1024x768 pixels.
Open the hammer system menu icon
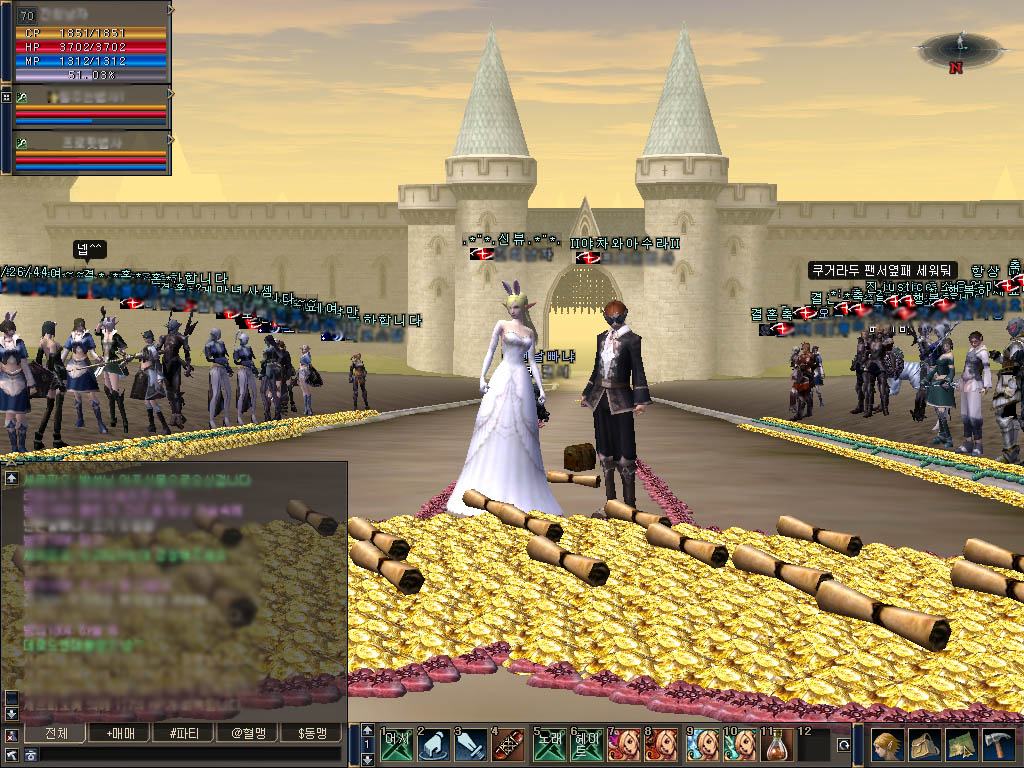coord(999,745)
